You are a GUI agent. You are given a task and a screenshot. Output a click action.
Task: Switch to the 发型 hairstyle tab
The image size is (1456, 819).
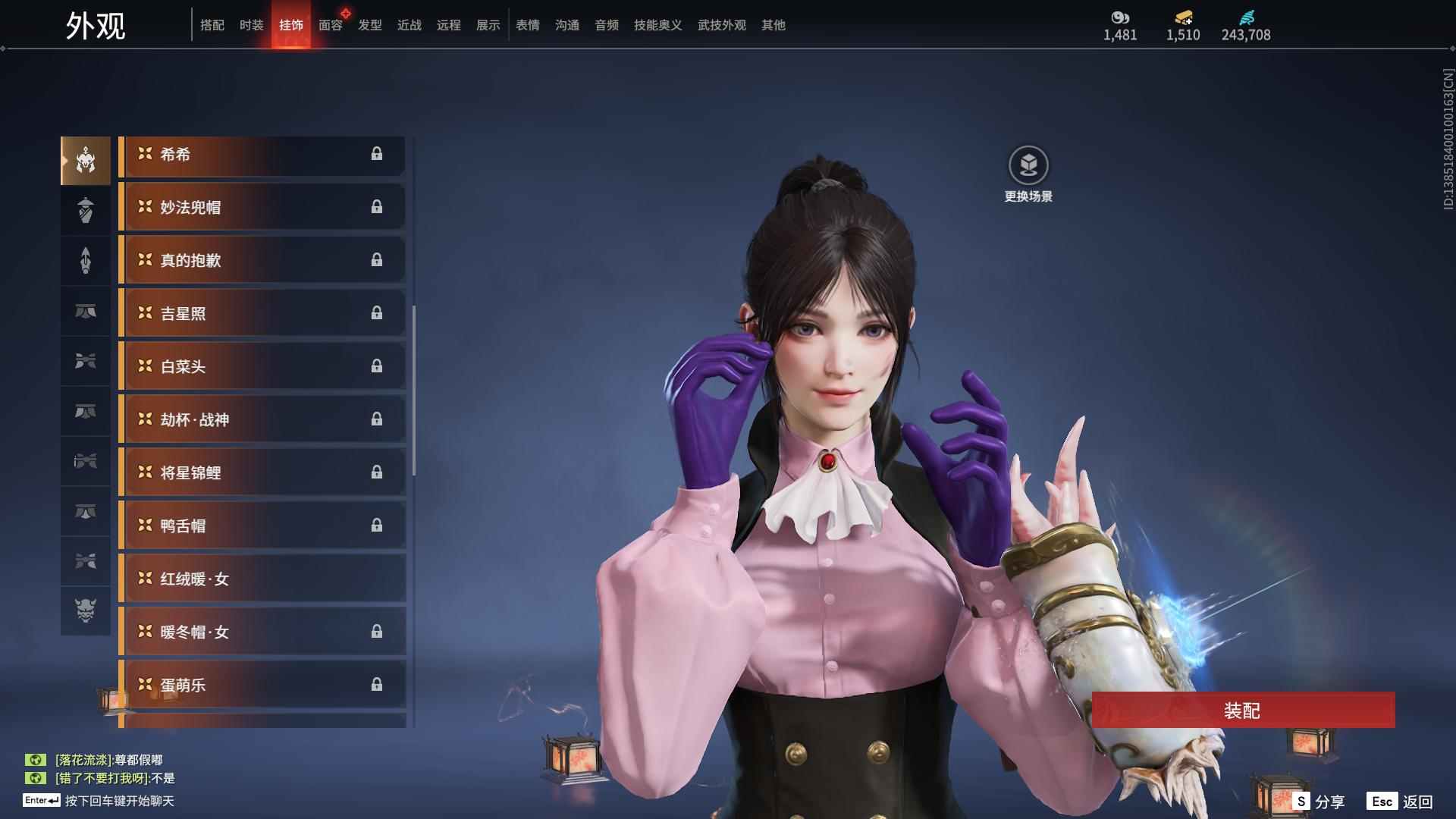click(x=370, y=25)
